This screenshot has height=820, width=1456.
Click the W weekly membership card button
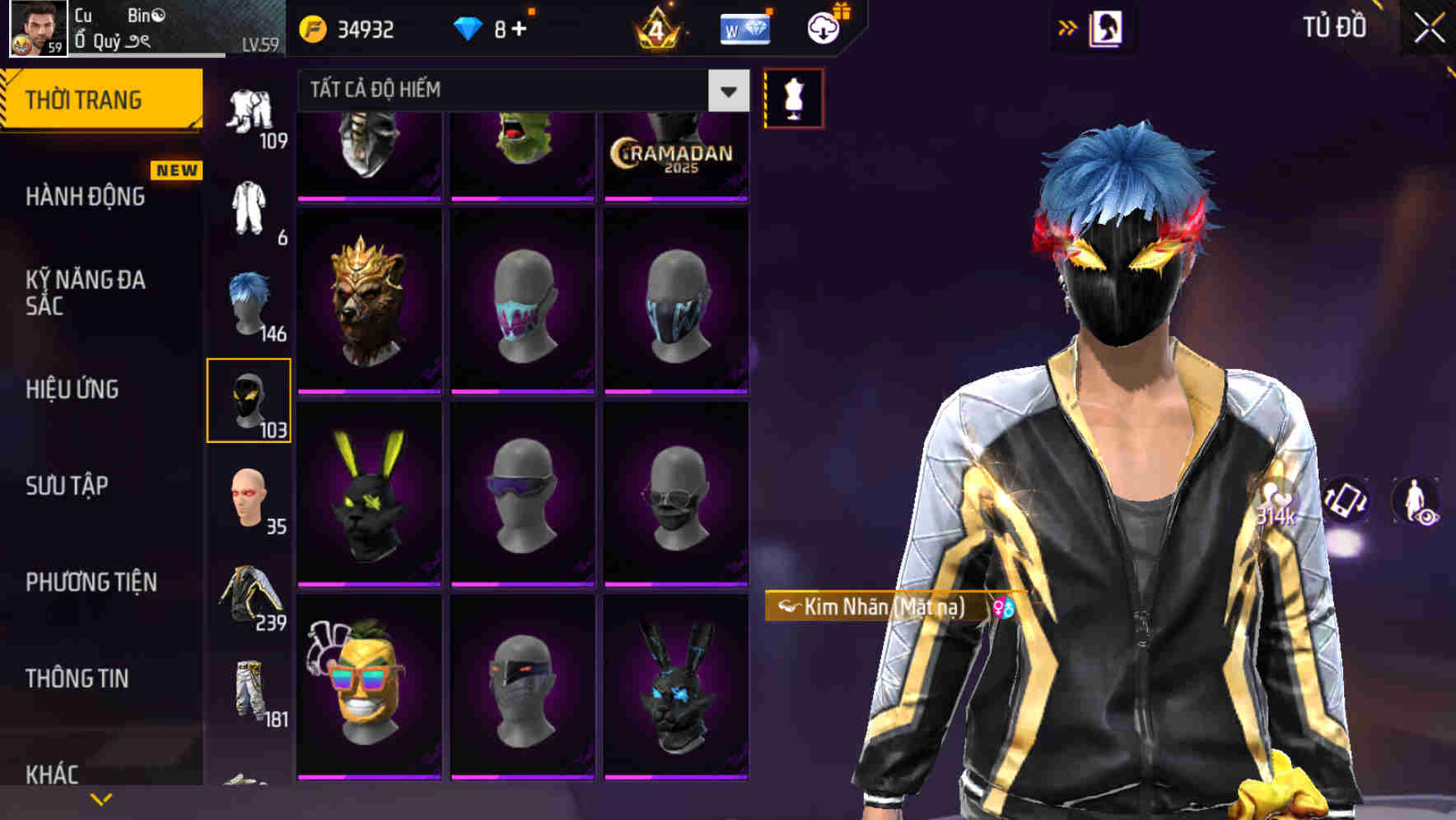click(744, 31)
